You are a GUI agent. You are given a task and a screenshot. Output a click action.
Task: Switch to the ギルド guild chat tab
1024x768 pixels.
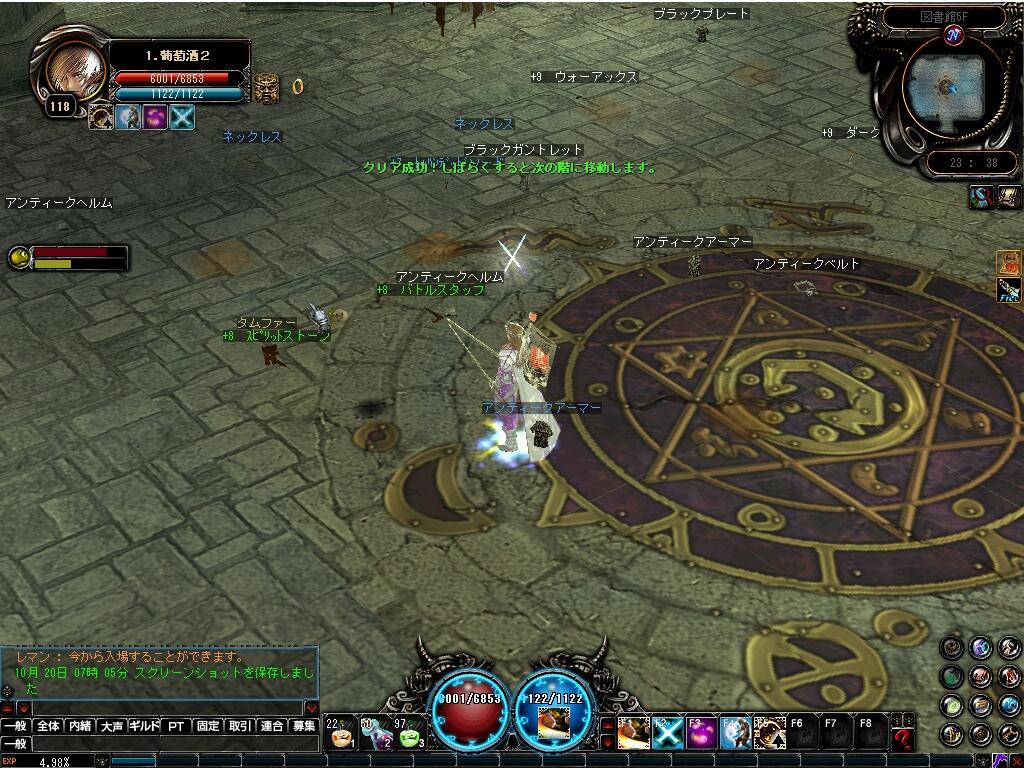144,726
